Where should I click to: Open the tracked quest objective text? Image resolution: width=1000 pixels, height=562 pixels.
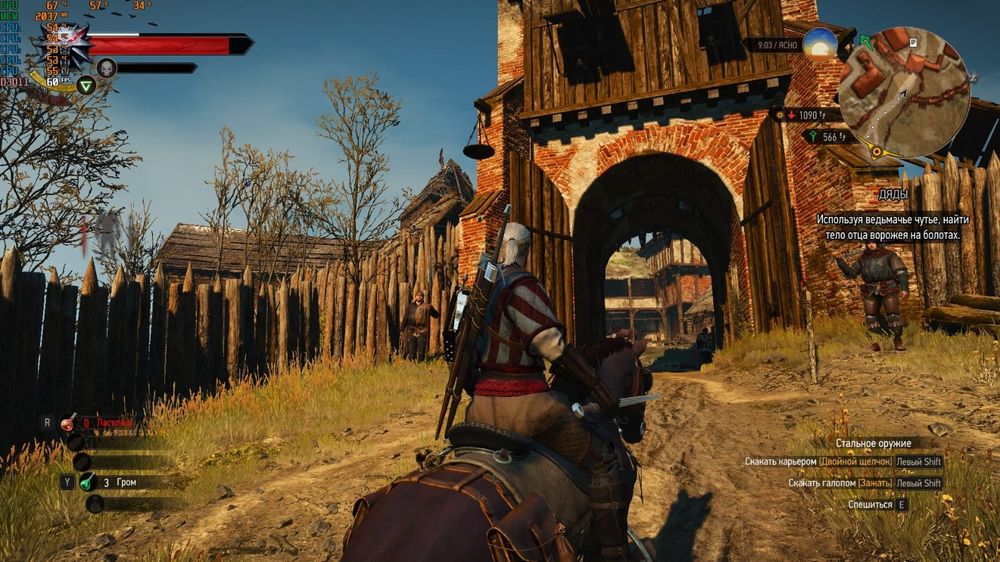(888, 227)
